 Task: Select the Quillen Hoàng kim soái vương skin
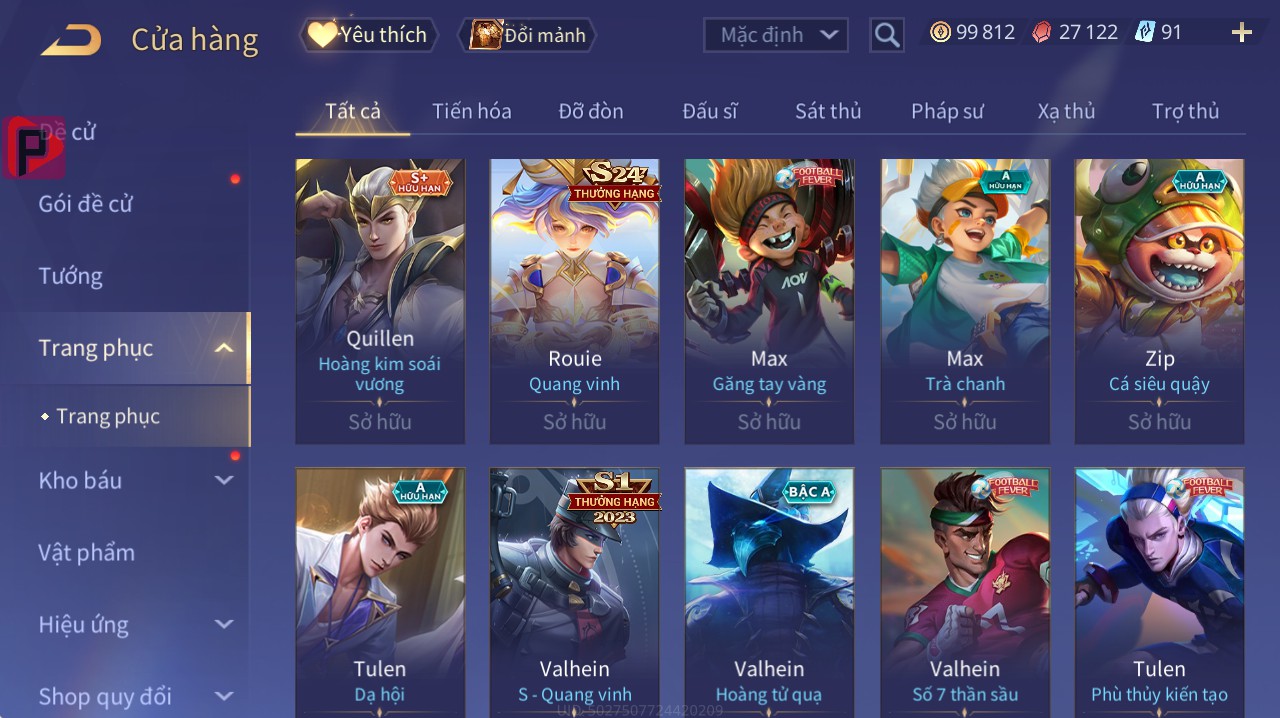380,300
